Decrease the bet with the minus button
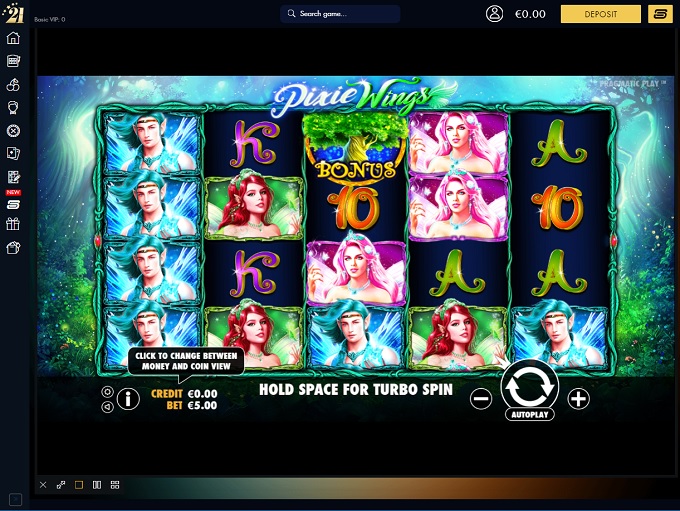The width and height of the screenshot is (680, 511). pos(481,398)
